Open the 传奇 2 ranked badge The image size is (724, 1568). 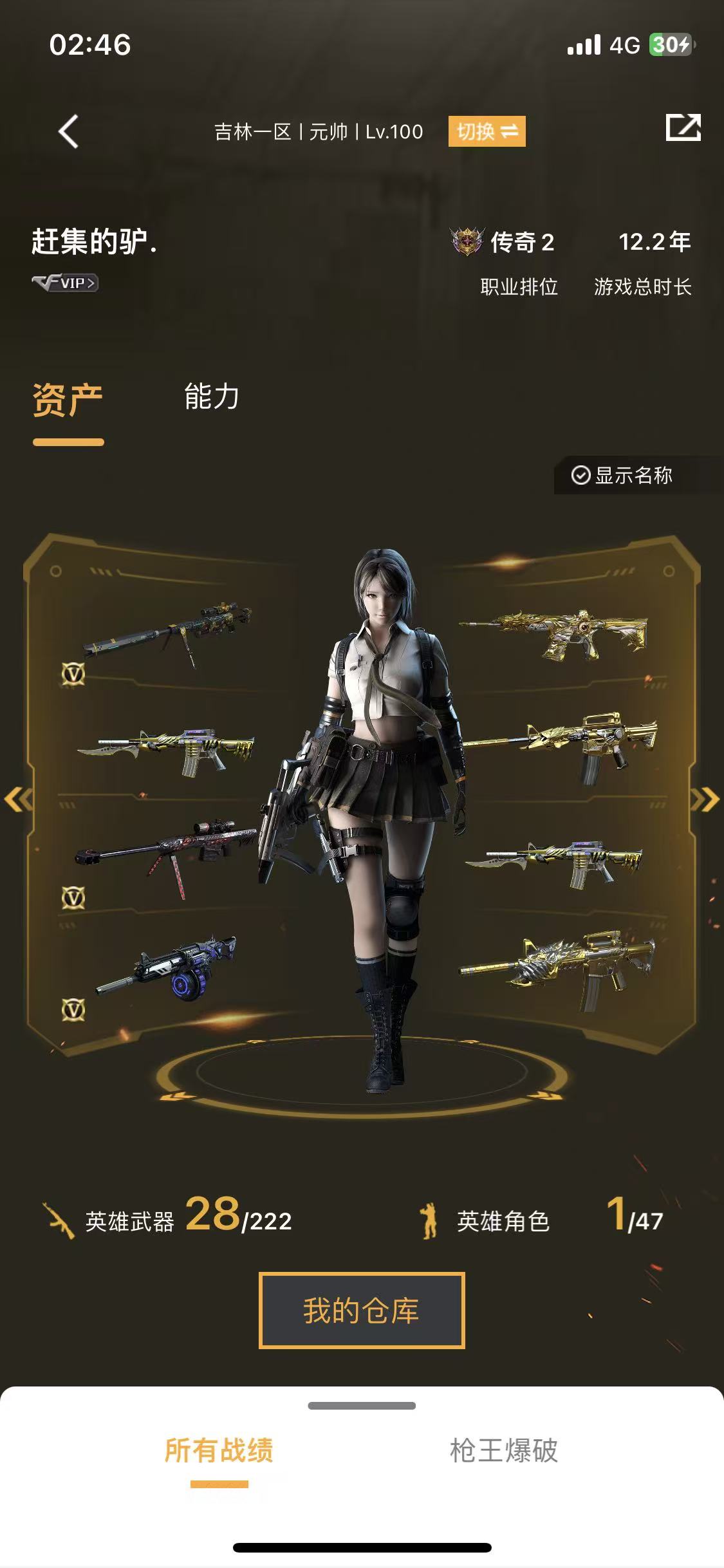[x=503, y=243]
